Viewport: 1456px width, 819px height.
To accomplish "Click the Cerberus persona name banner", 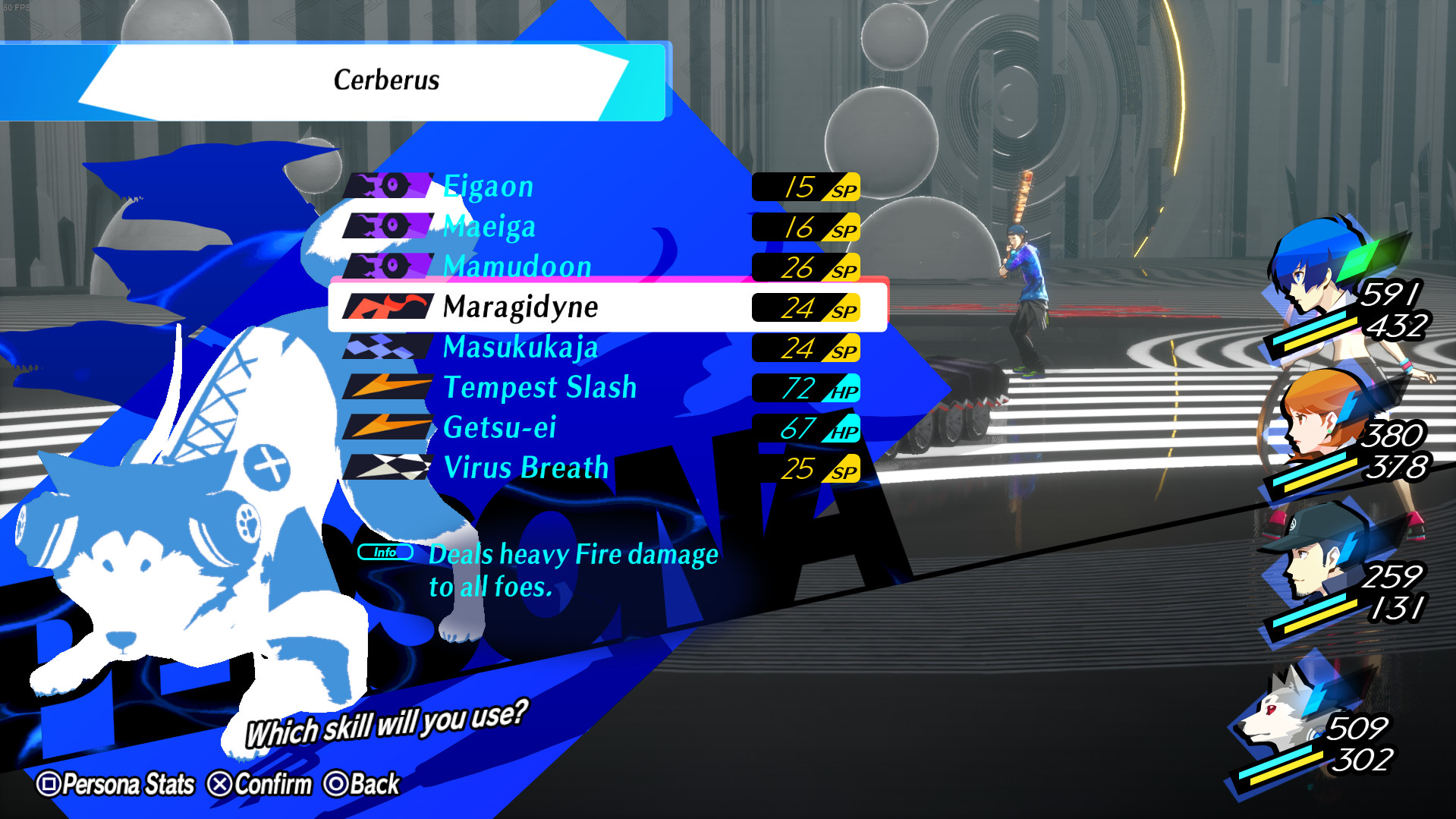I will [387, 80].
